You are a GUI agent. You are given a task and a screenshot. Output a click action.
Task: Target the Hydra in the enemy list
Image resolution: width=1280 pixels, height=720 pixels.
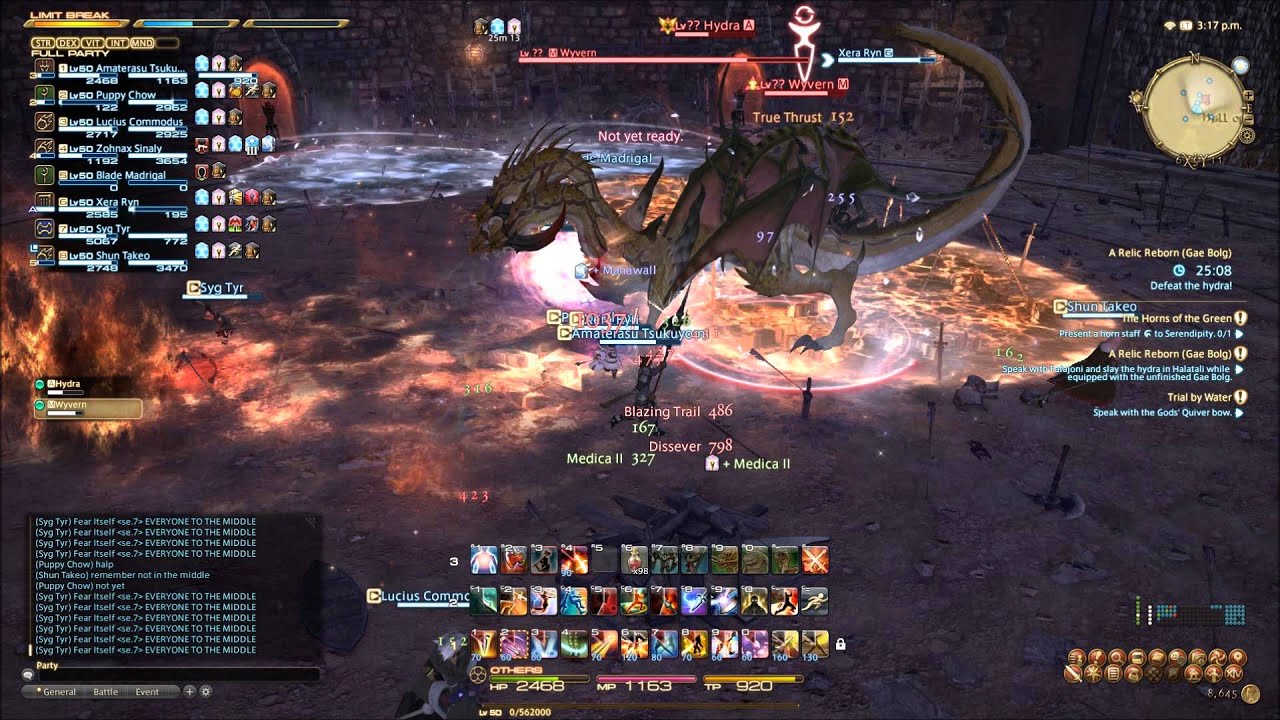tap(70, 384)
